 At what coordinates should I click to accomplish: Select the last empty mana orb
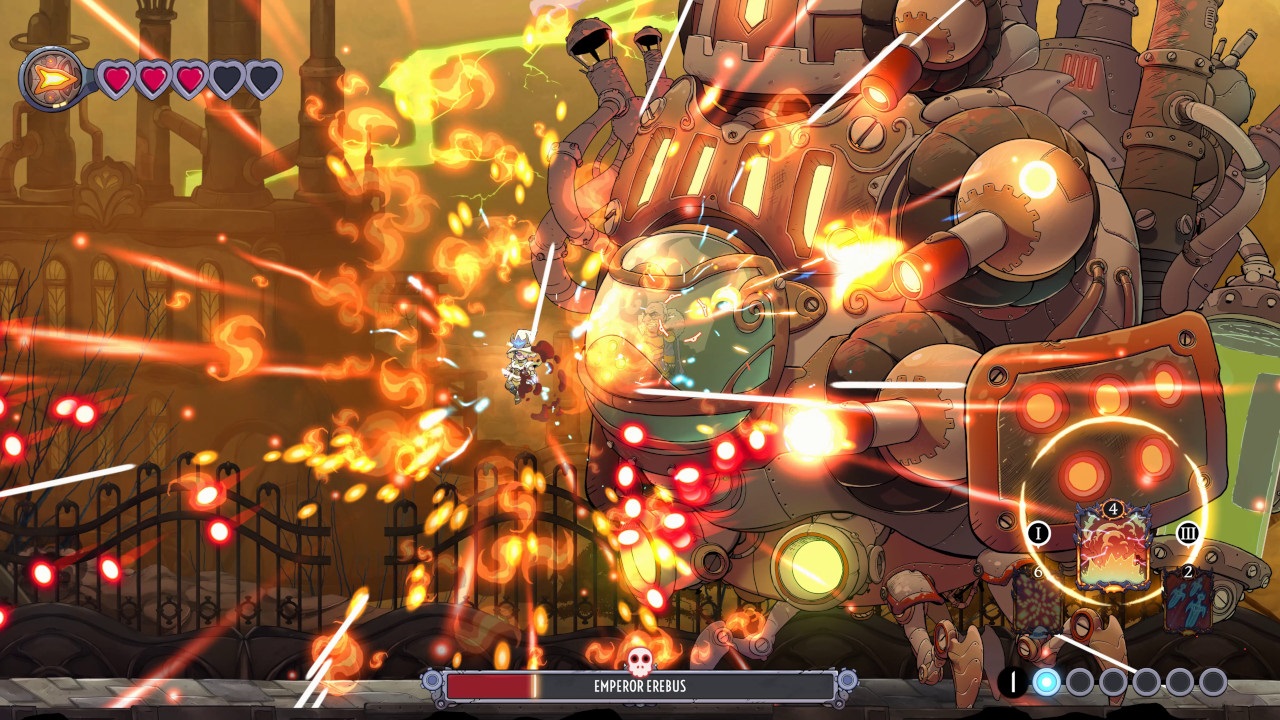pos(1212,680)
